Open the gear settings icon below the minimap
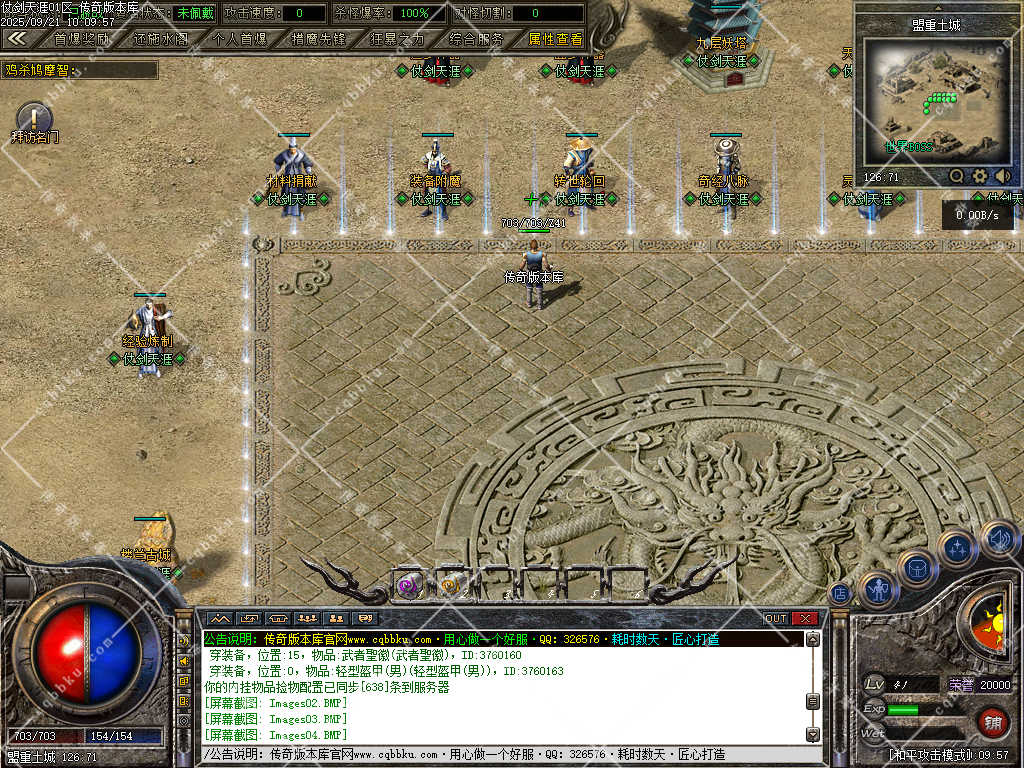Image resolution: width=1024 pixels, height=768 pixels. tap(980, 176)
